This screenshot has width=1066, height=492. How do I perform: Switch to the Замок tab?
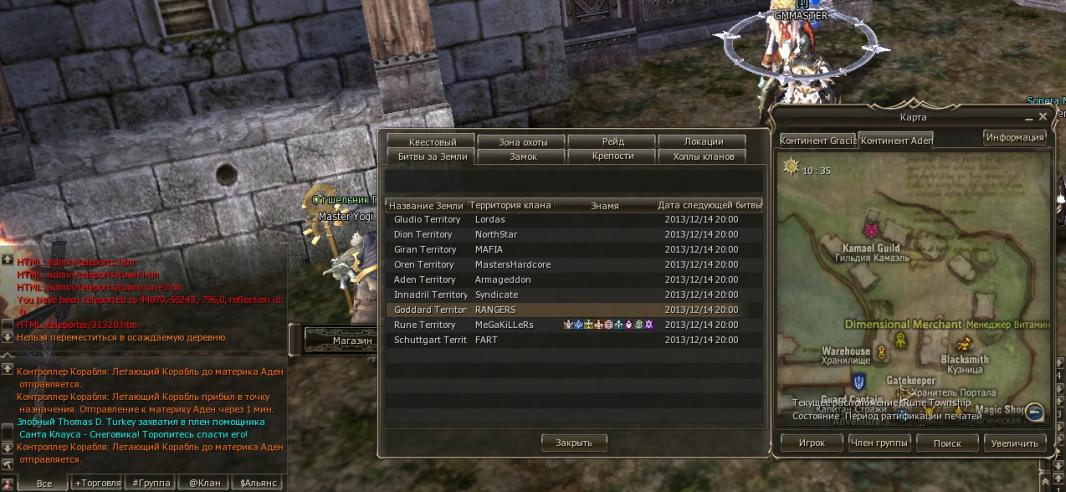[523, 157]
